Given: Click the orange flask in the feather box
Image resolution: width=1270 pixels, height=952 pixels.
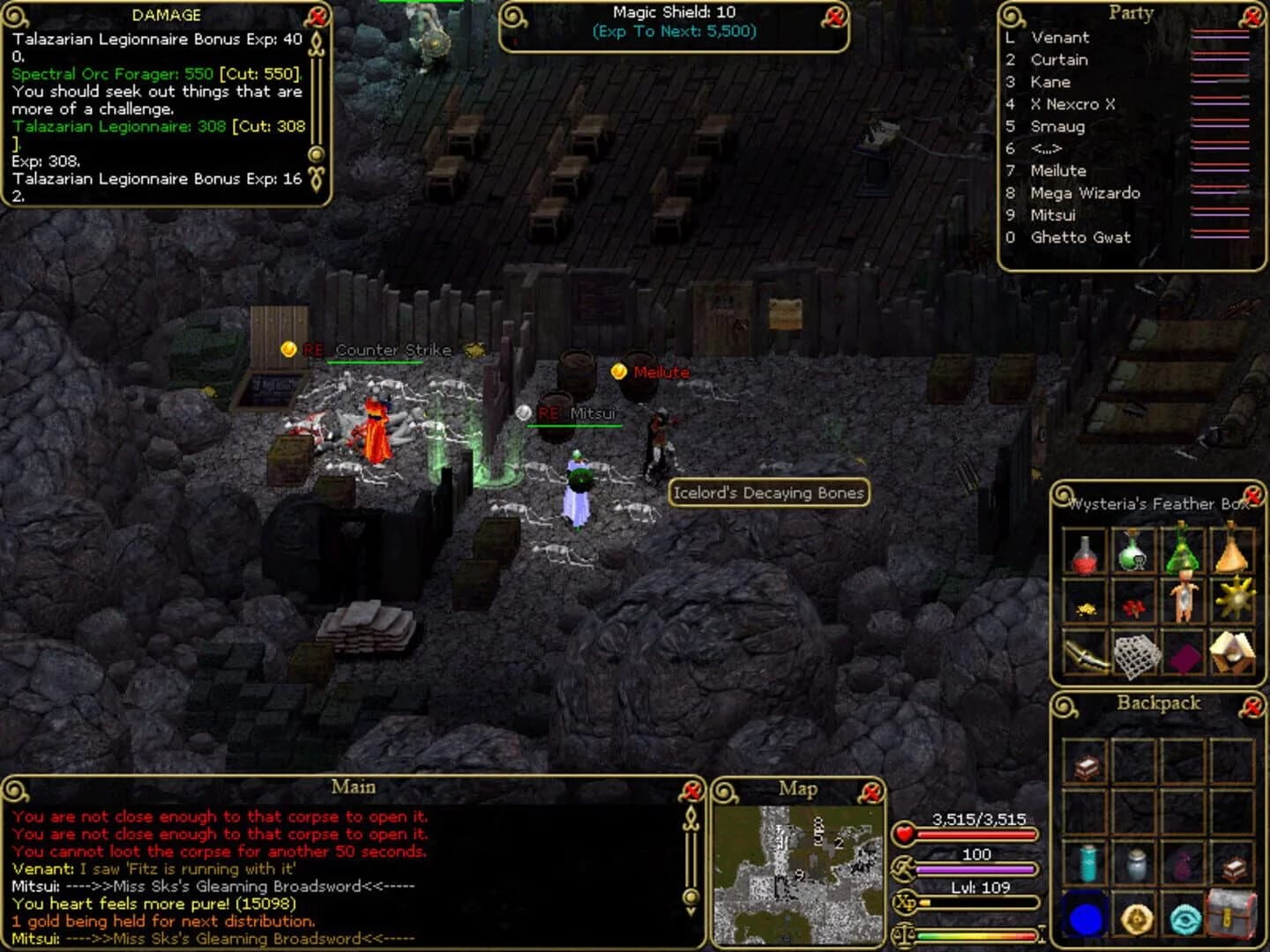Looking at the screenshot, I should (1232, 554).
